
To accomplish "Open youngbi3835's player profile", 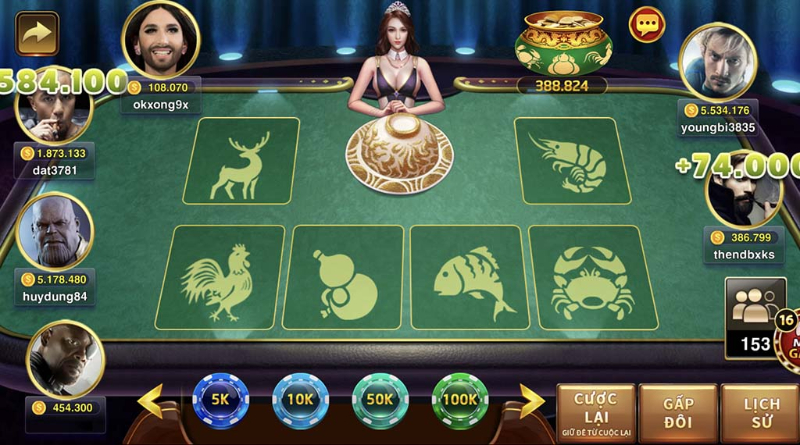I will tap(717, 62).
